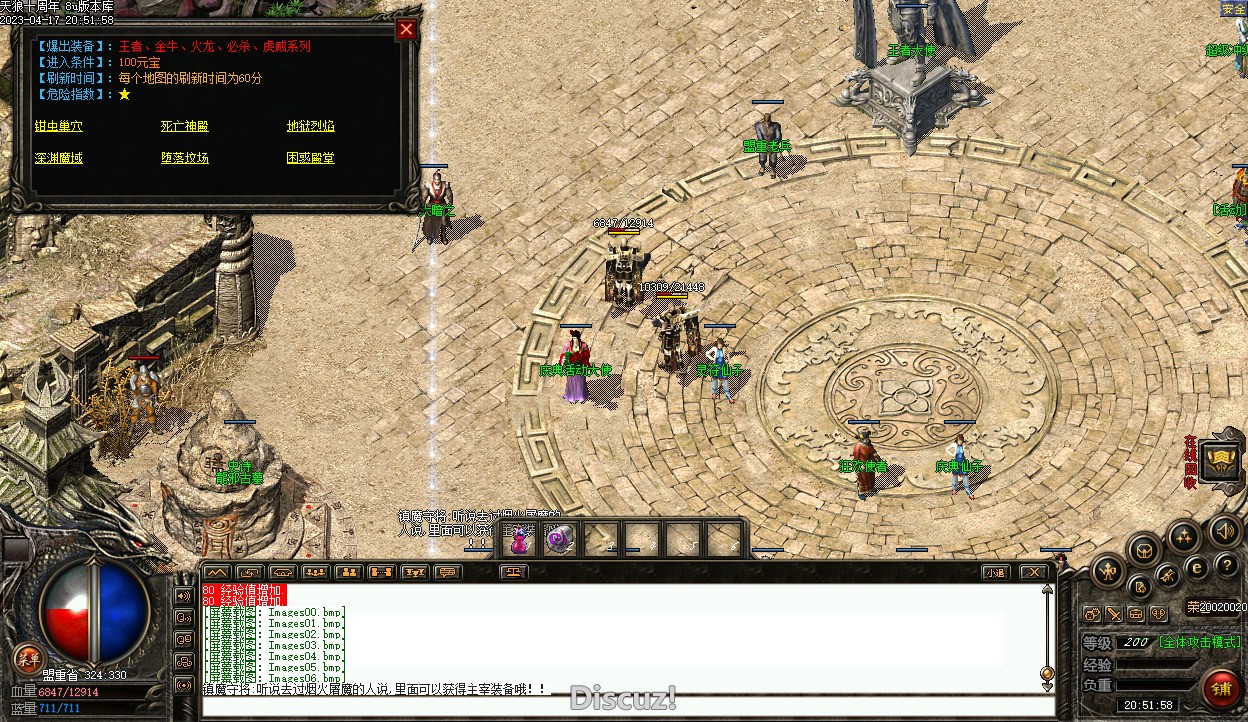Go to 堕落坟场
This screenshot has height=722, width=1248.
point(185,158)
